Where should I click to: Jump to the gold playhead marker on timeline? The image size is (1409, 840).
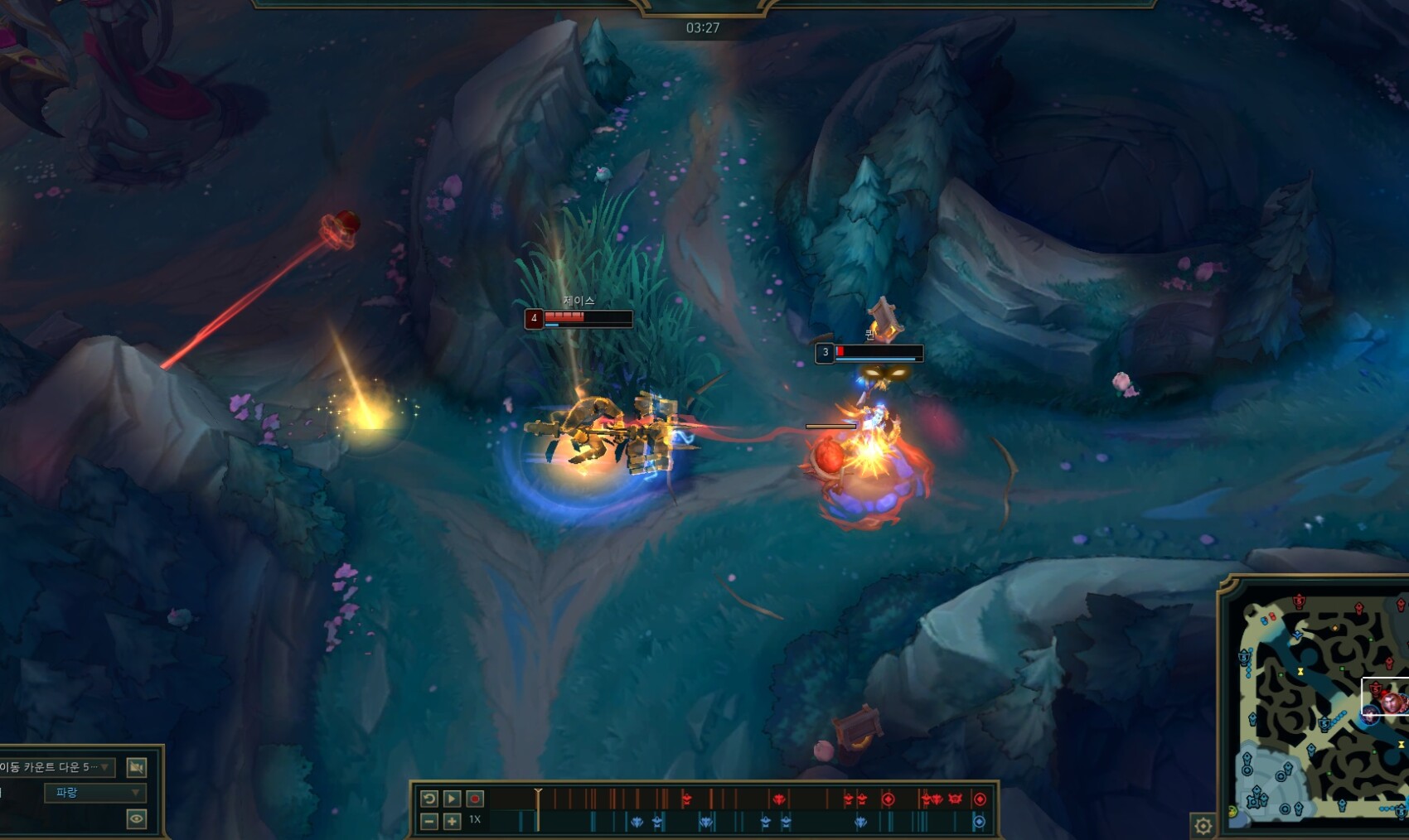[538, 795]
